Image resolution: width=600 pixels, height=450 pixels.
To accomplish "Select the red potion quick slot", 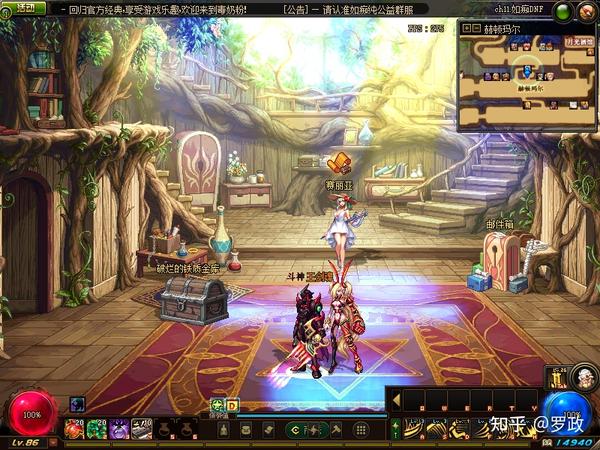I will [x=74, y=429].
